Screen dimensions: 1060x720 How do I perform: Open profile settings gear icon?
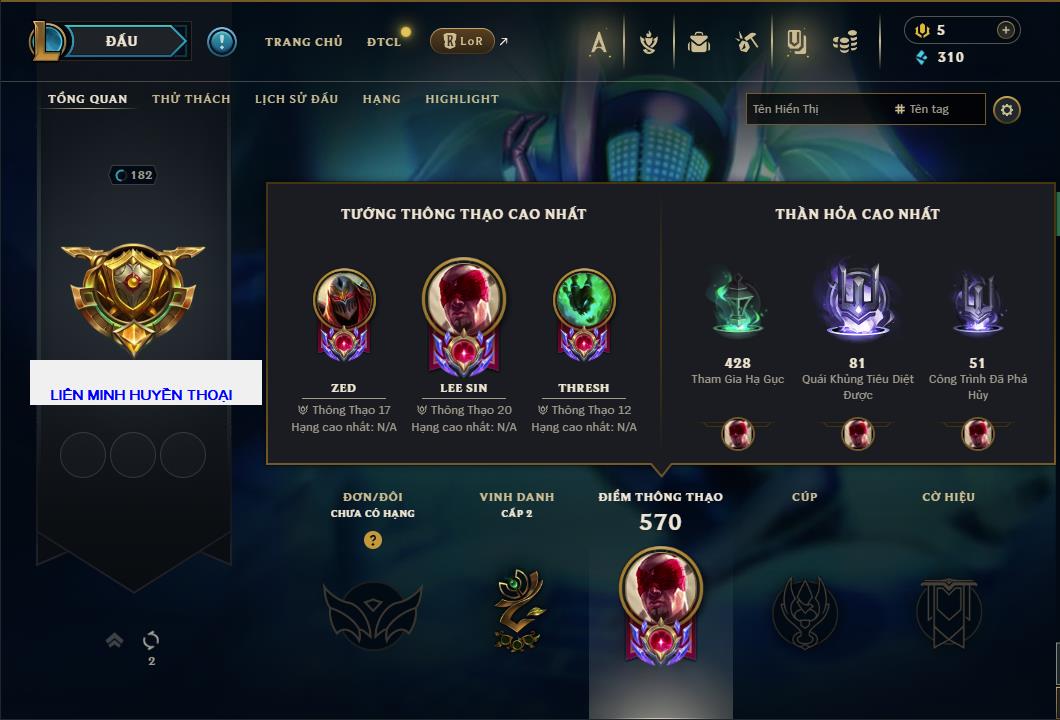(1007, 109)
